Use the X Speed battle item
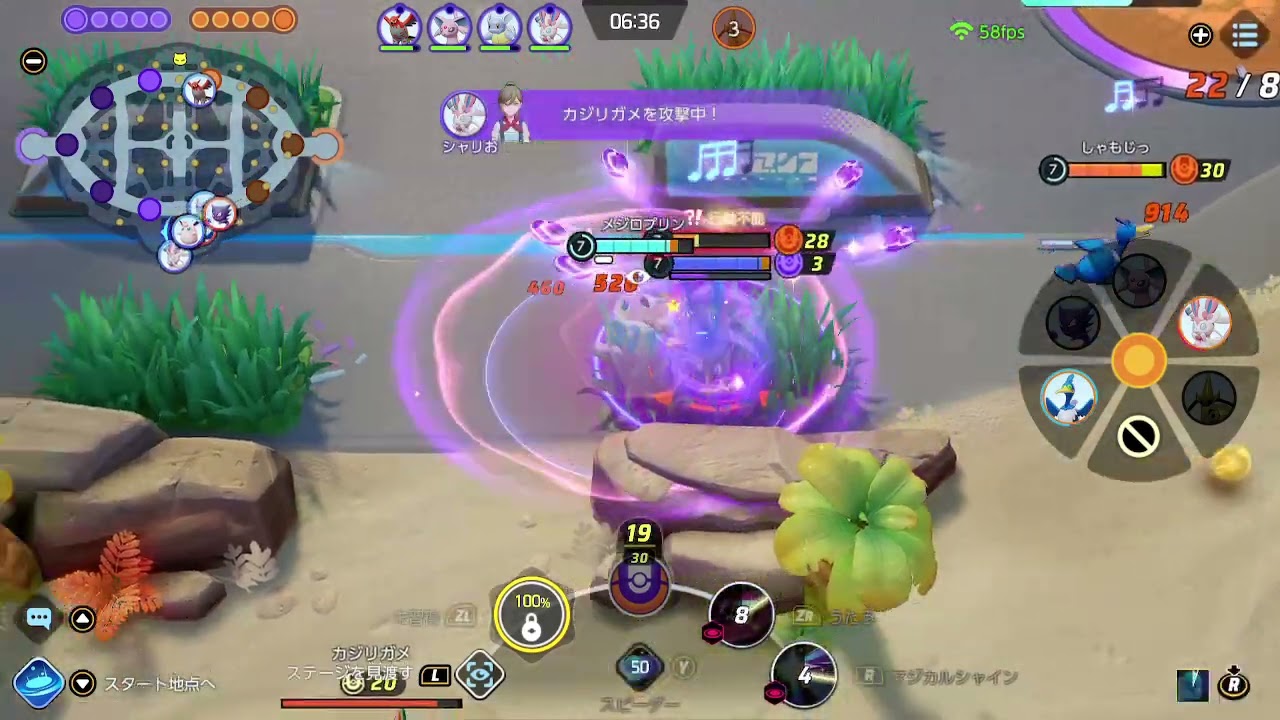This screenshot has height=720, width=1280. 640,667
